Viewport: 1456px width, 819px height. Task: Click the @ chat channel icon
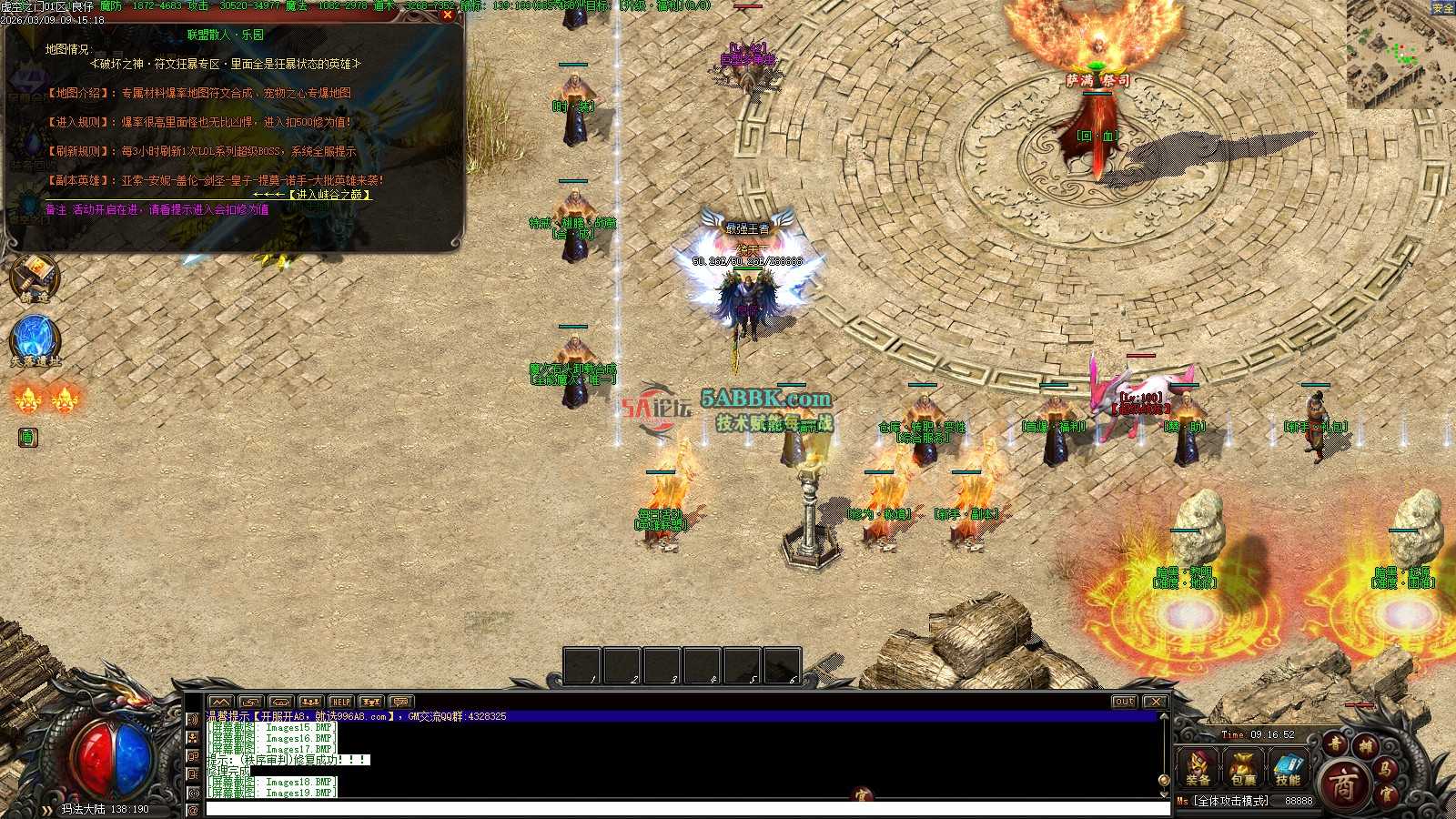tap(193, 809)
